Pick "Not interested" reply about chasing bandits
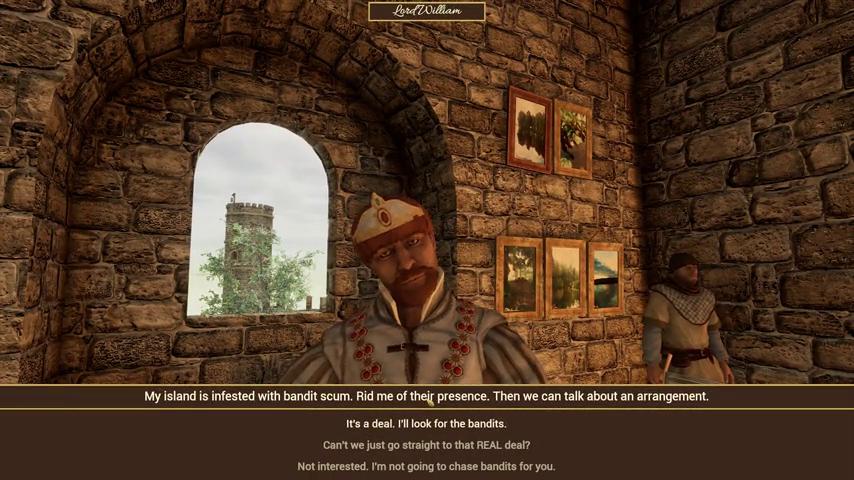 pyautogui.click(x=426, y=466)
